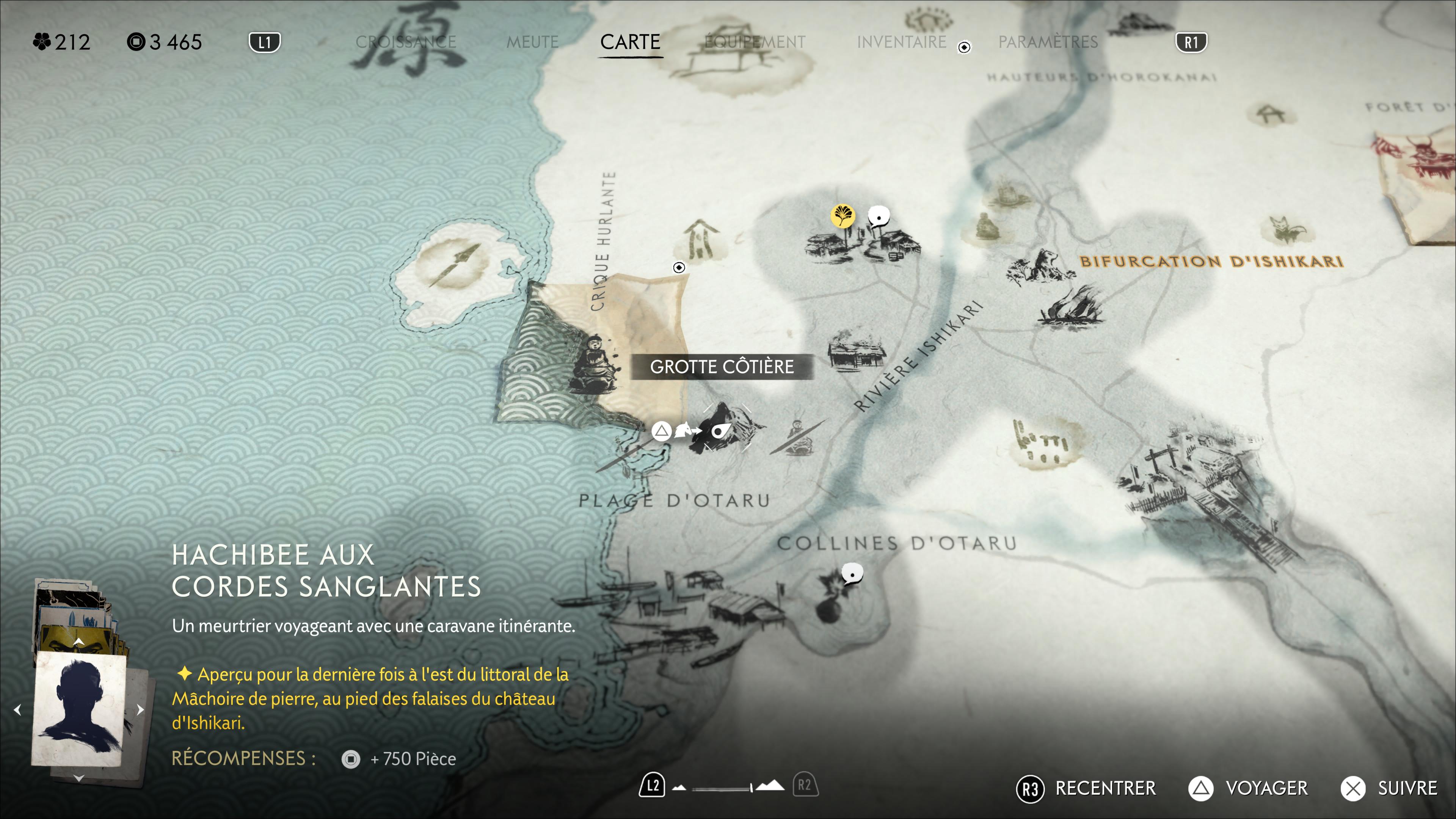Select the Carte tab
Viewport: 1456px width, 819px height.
pyautogui.click(x=630, y=42)
